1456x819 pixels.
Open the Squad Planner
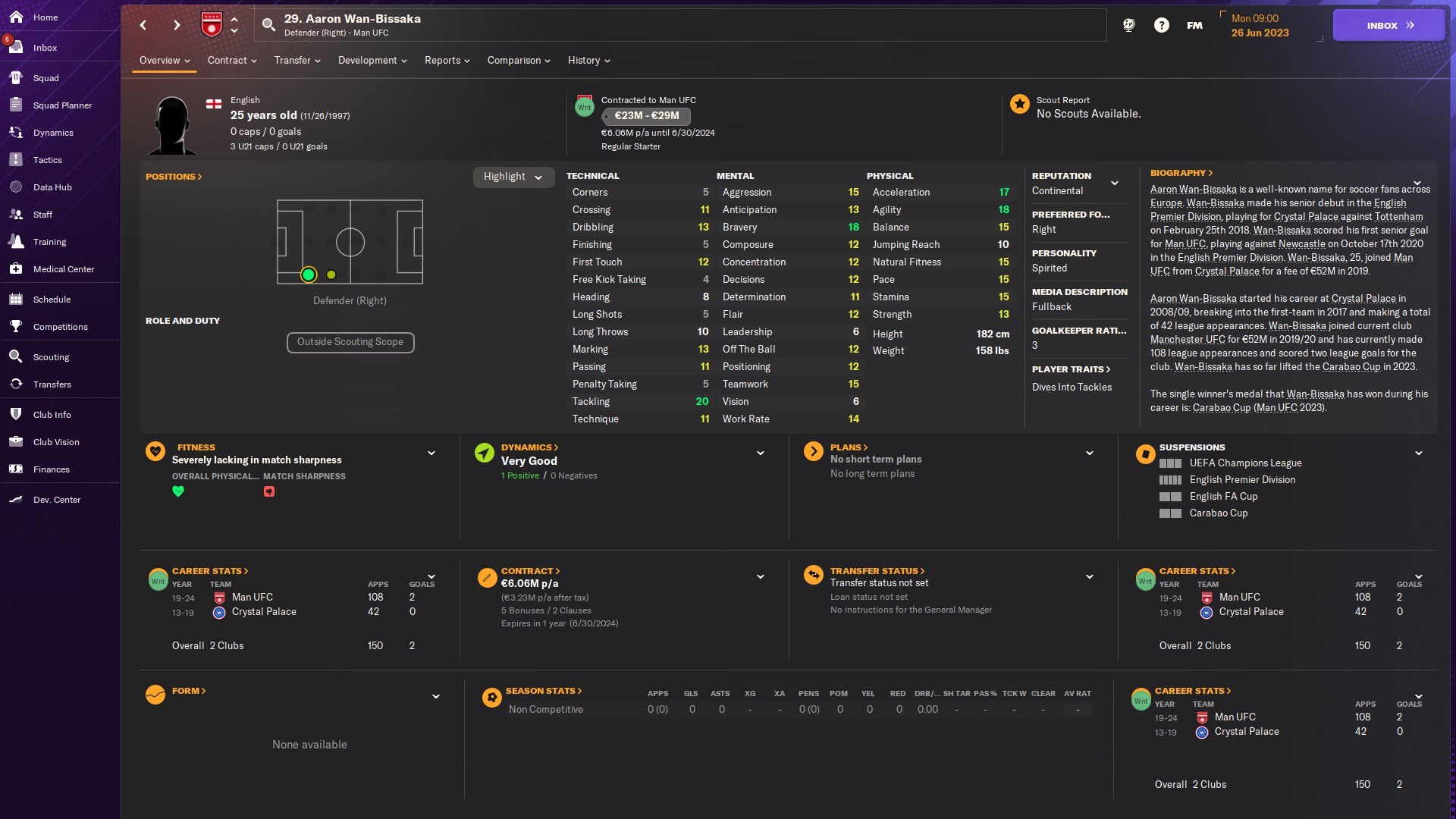[62, 105]
